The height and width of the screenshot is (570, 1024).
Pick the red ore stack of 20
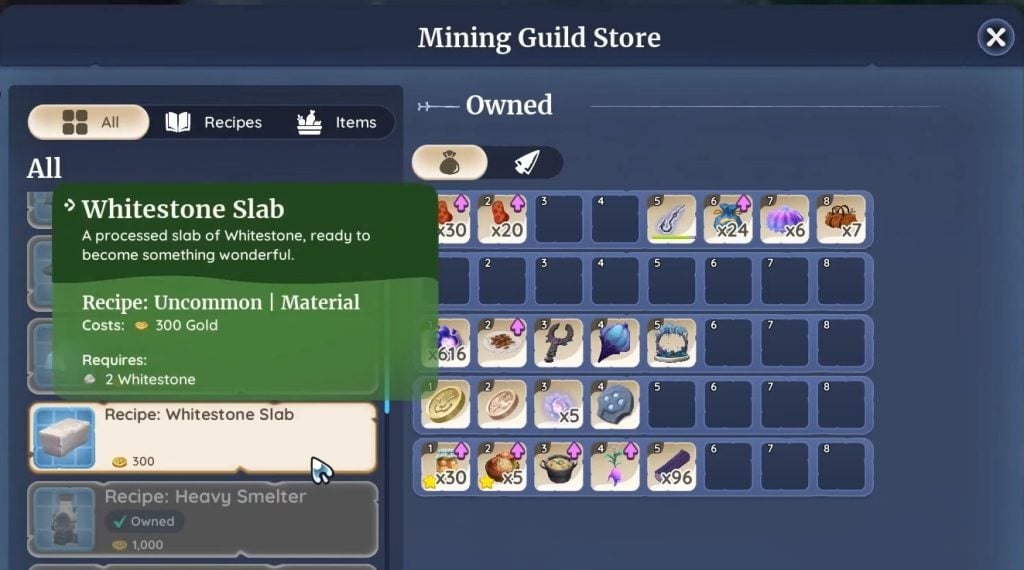[502, 219]
